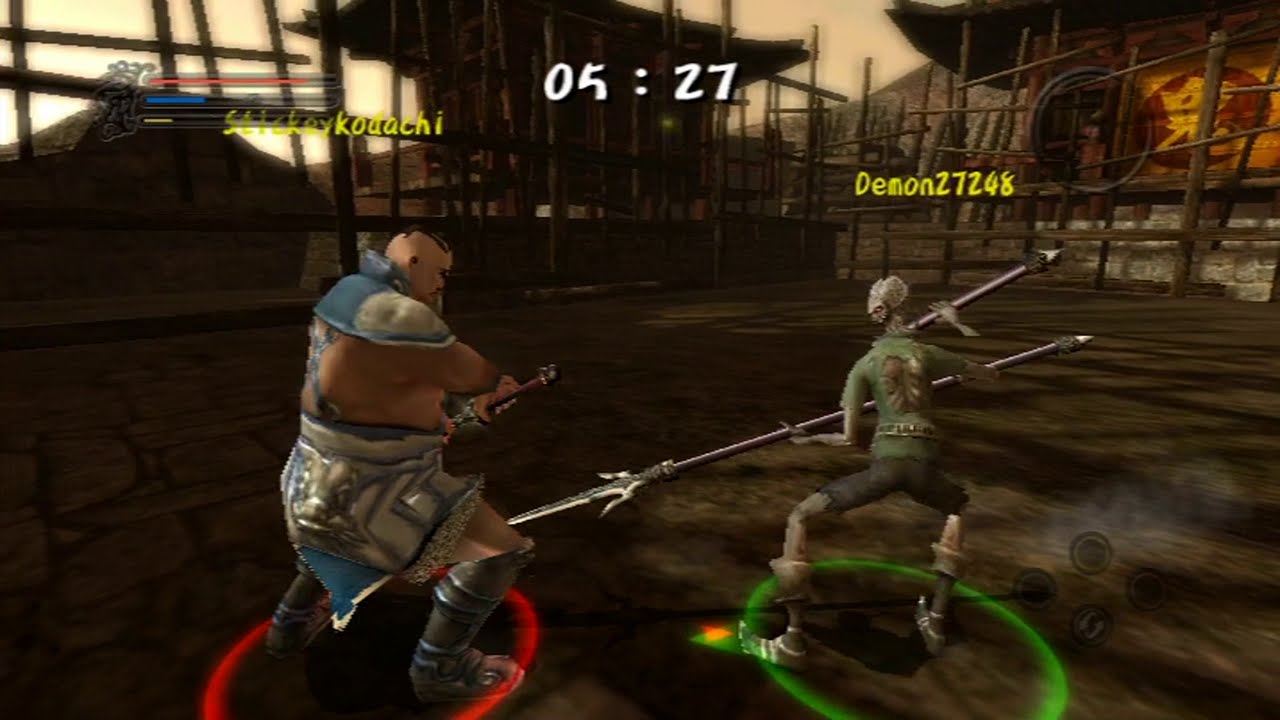Image resolution: width=1280 pixels, height=720 pixels.
Task: Select the orange arrow marker beside the green ring
Action: pos(712,631)
